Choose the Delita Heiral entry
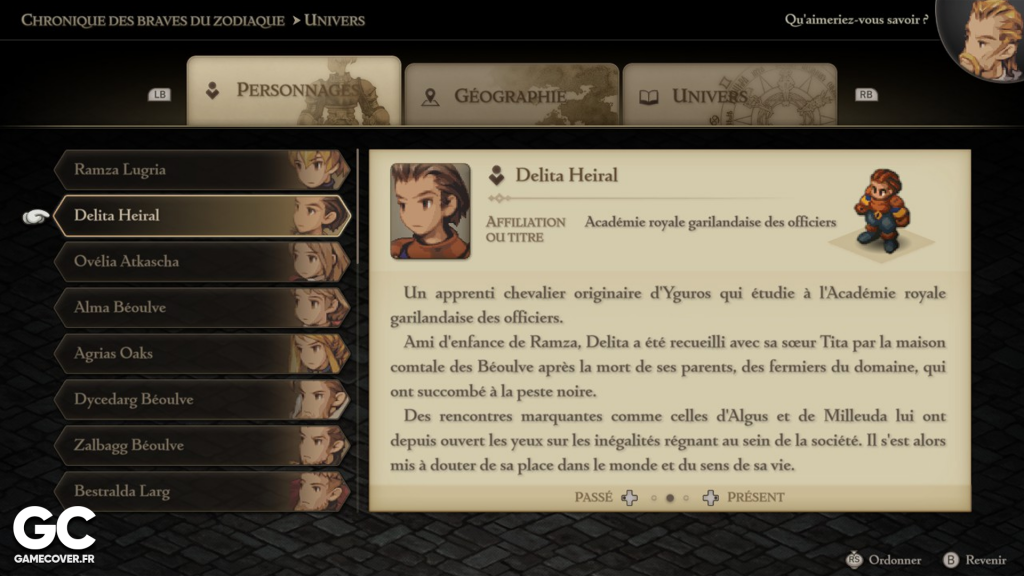 200,215
